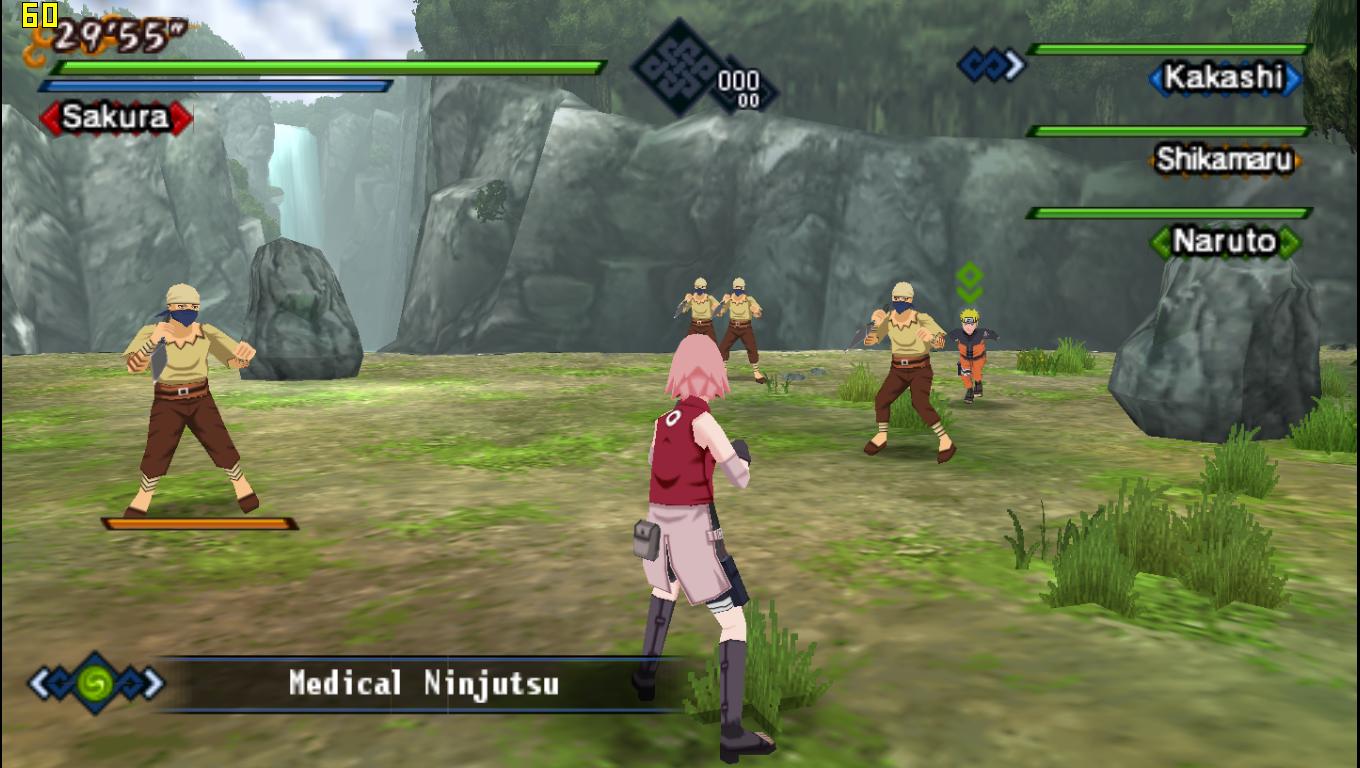Select the Medical Ninjutsu skill label
Image resolution: width=1360 pixels, height=768 pixels.
click(423, 684)
